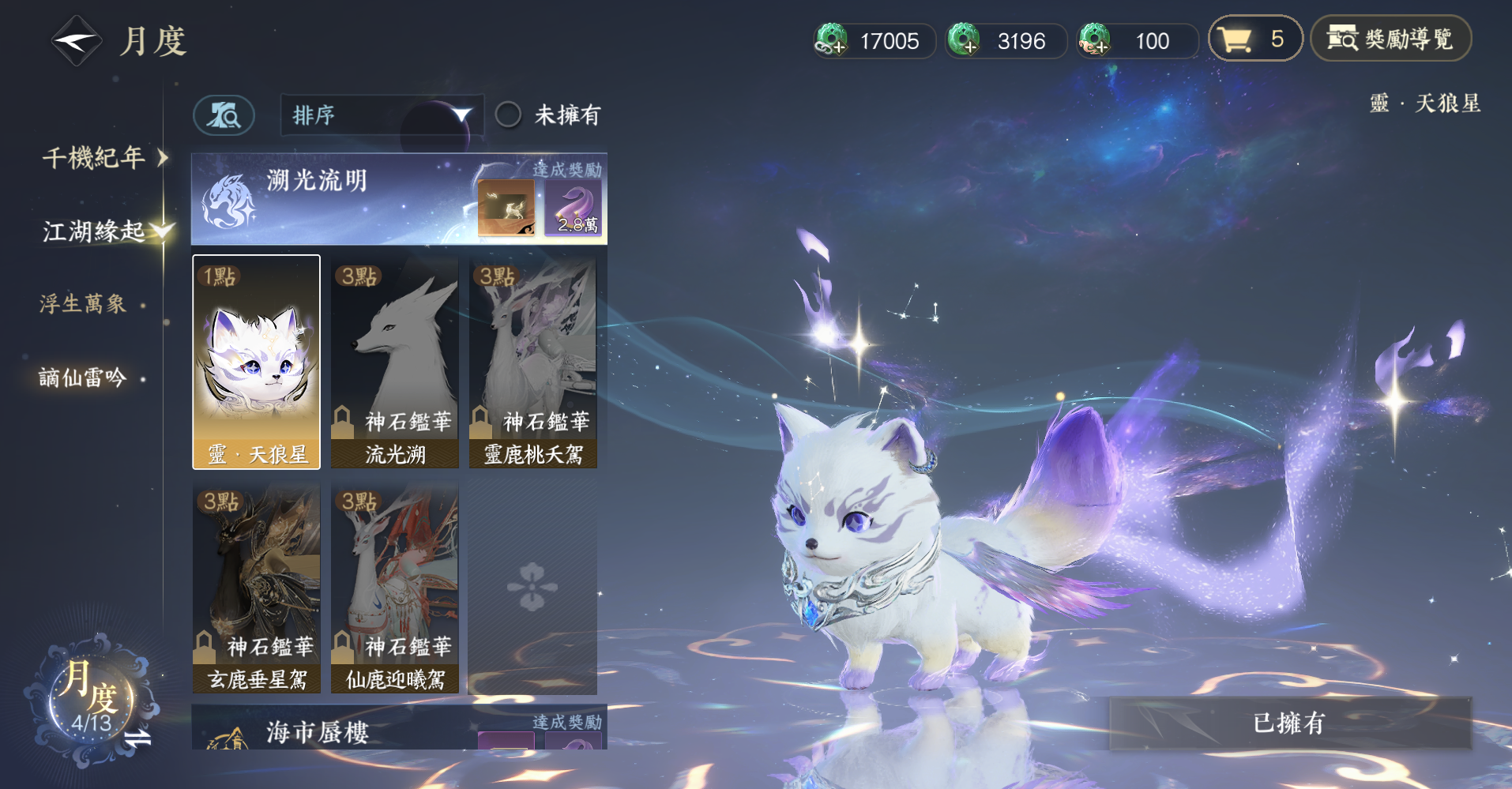The image size is (1512, 789).
Task: Click the search filter icon button
Action: (x=224, y=116)
